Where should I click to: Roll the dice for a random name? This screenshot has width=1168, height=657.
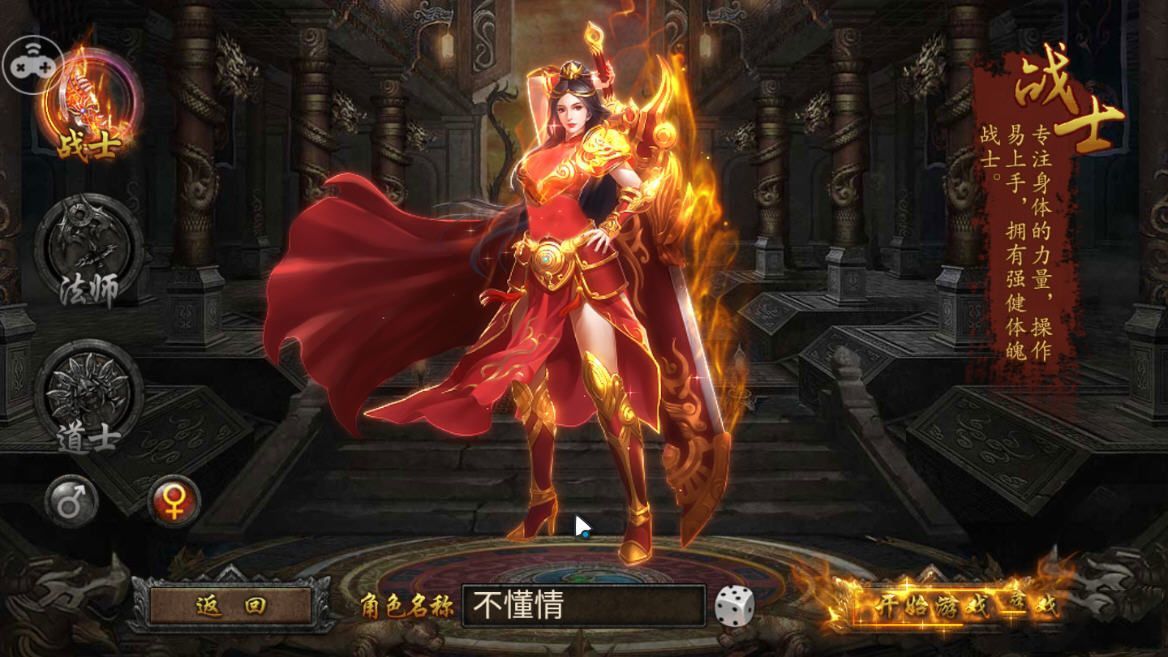pyautogui.click(x=734, y=606)
